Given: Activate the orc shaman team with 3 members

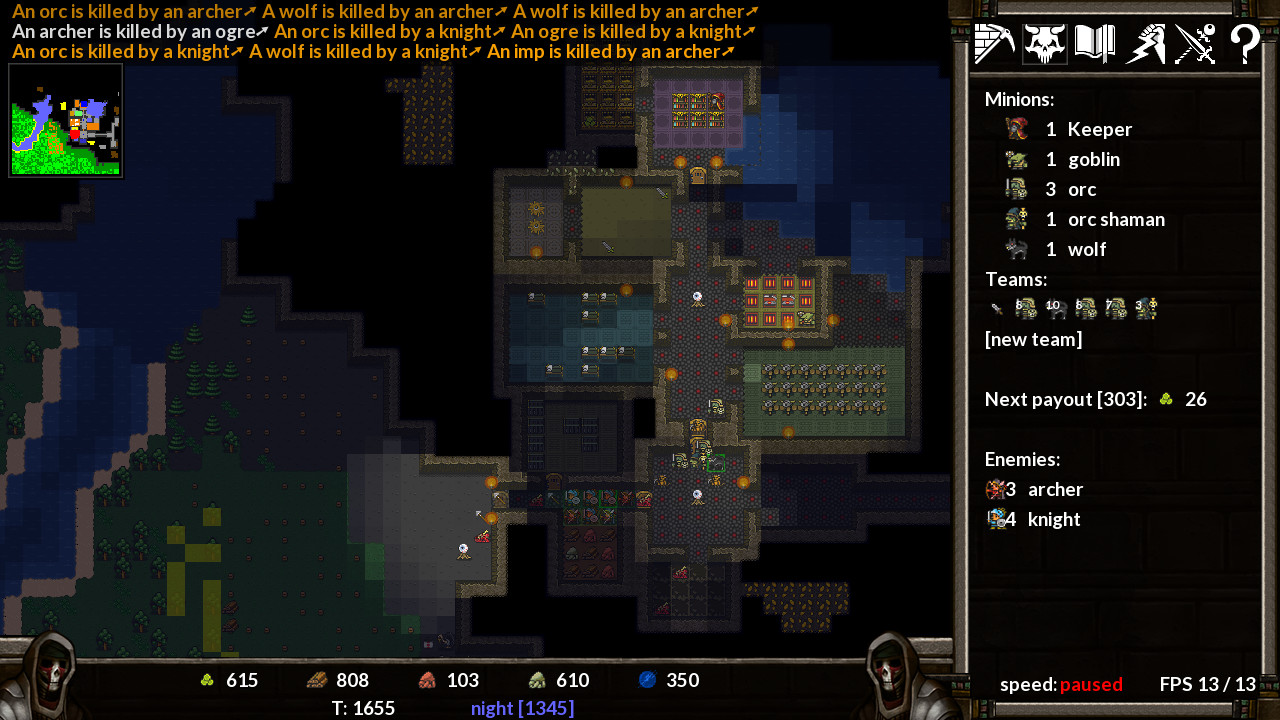Looking at the screenshot, I should pyautogui.click(x=1146, y=309).
